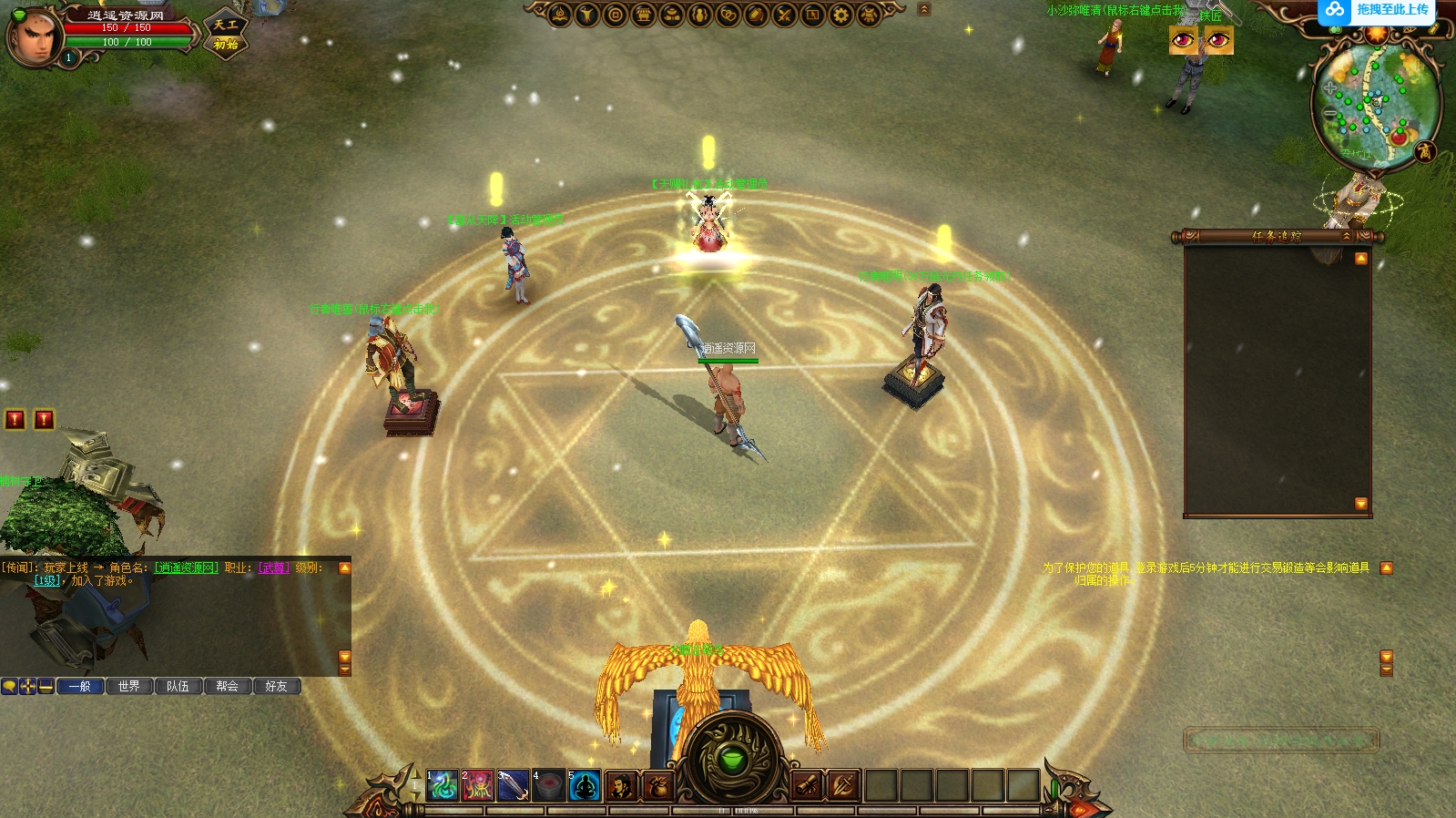
Task: Click the 拖拽至此上传 cloud upload button
Action: point(1378,10)
